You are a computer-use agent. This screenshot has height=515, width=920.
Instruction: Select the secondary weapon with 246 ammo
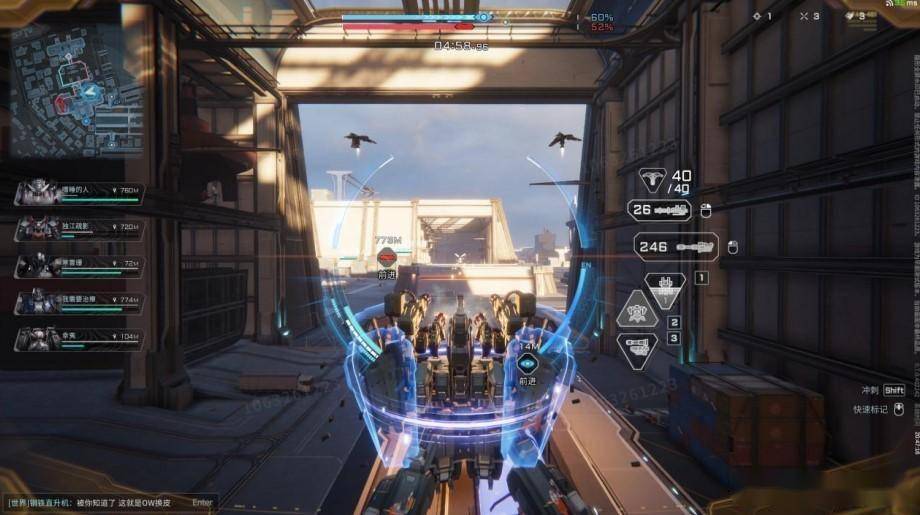click(677, 246)
